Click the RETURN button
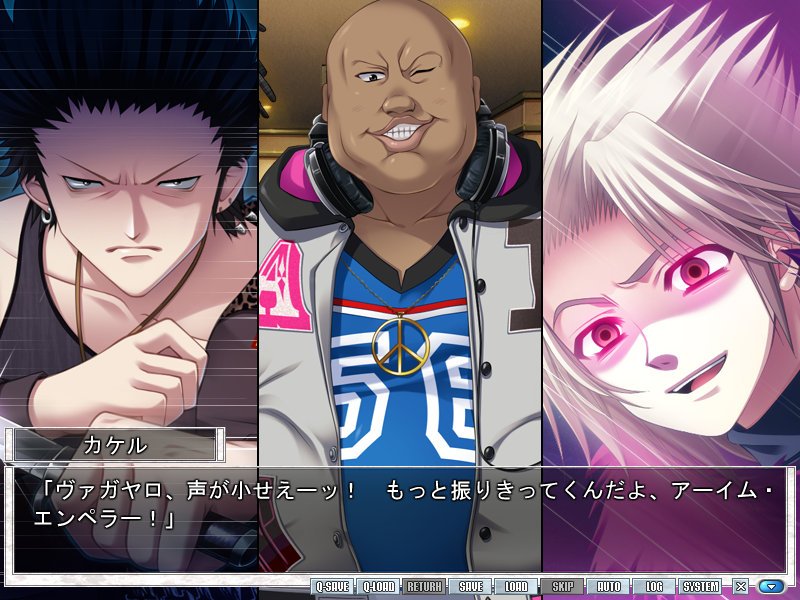800x600 pixels. (x=424, y=587)
